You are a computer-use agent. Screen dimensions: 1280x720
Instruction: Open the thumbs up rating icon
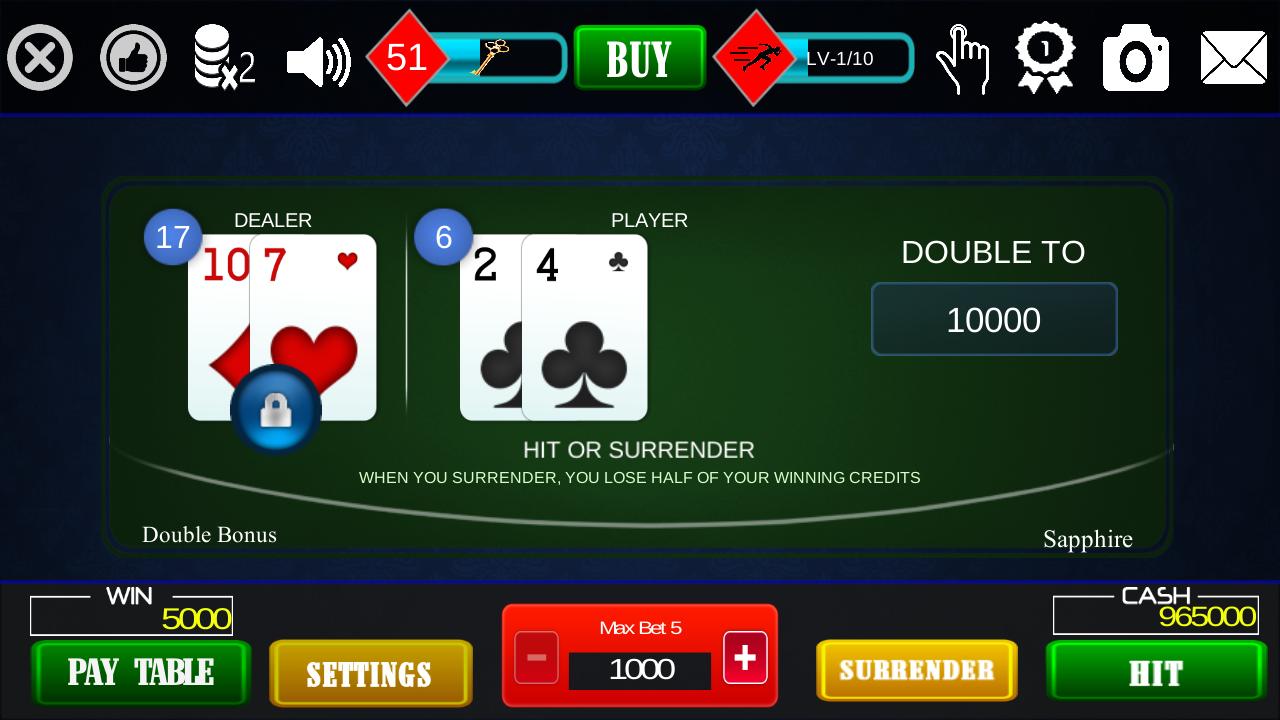[x=133, y=57]
